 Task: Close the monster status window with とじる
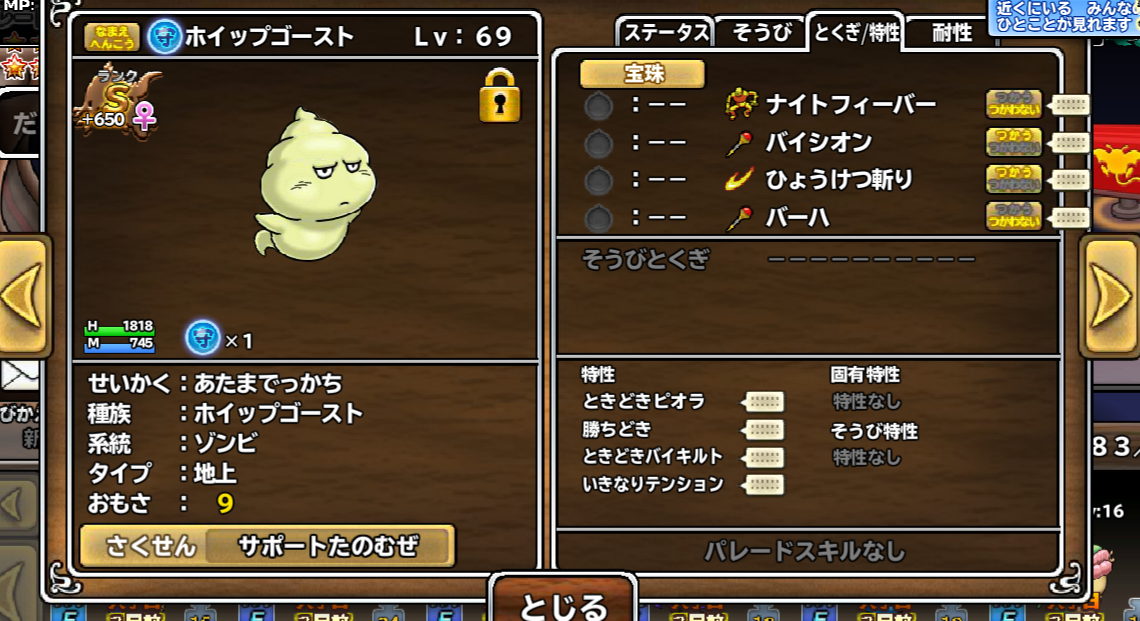563,603
